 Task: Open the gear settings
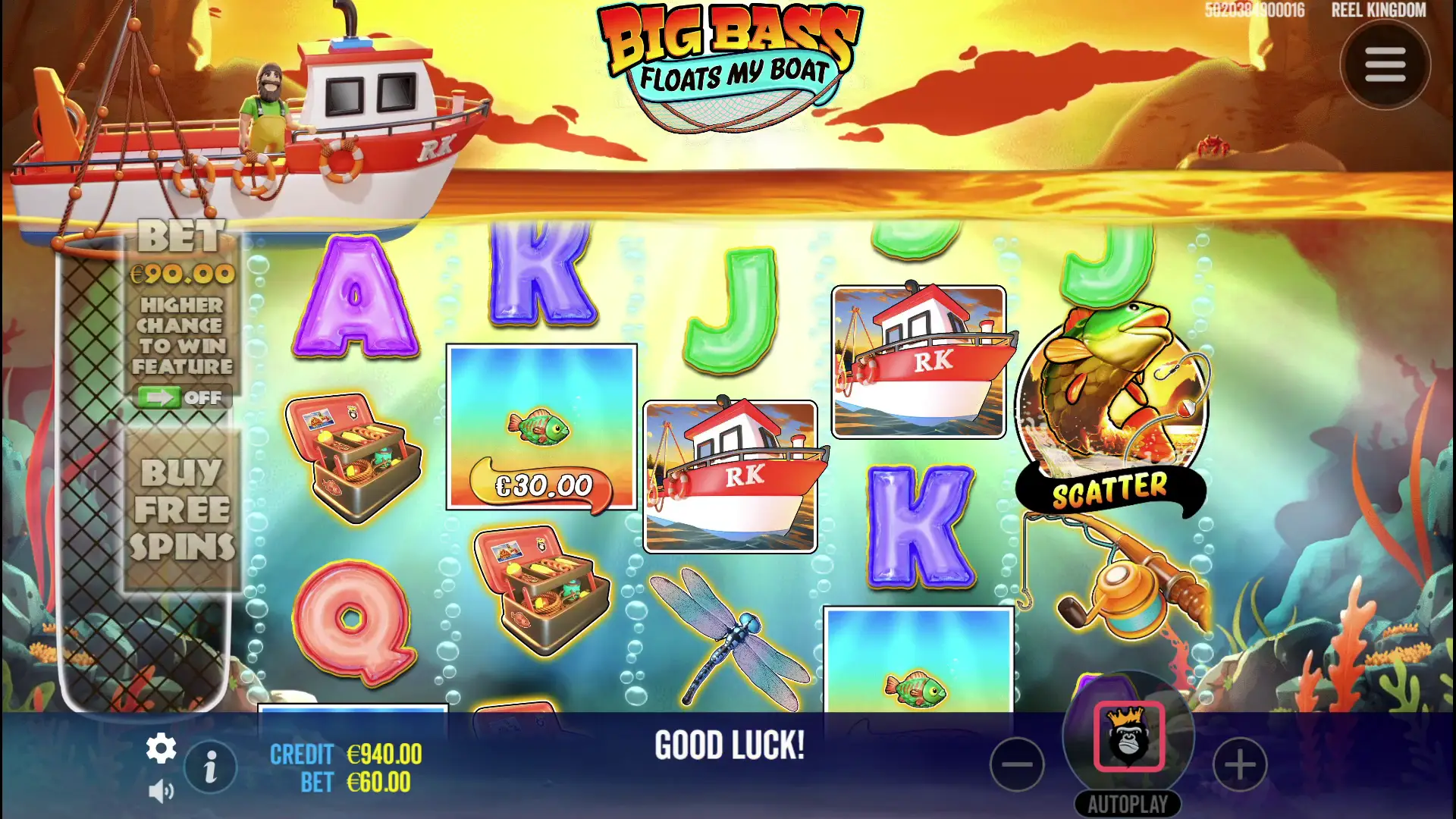click(x=161, y=748)
